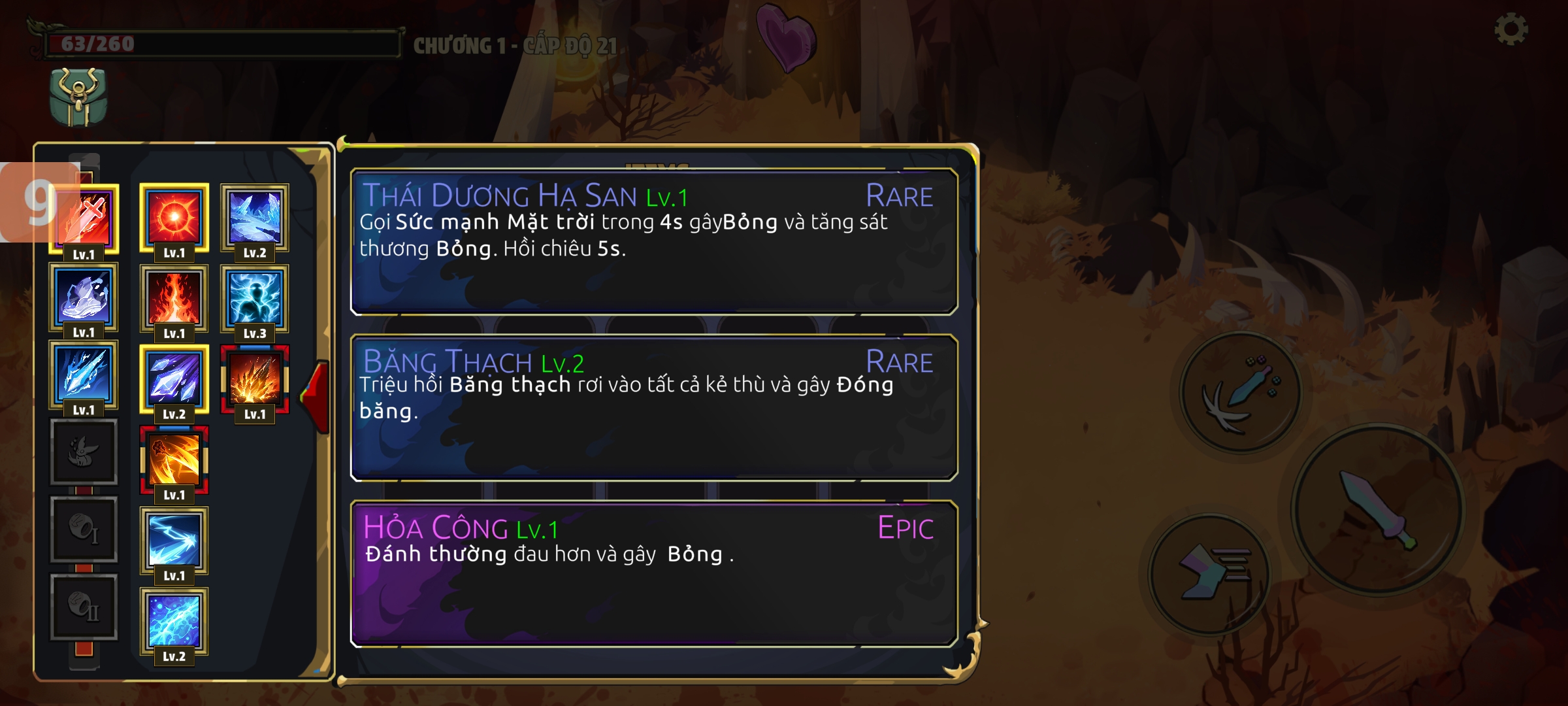This screenshot has width=1568, height=706.
Task: Pick the Hỏa Công epic skill card
Action: click(653, 574)
